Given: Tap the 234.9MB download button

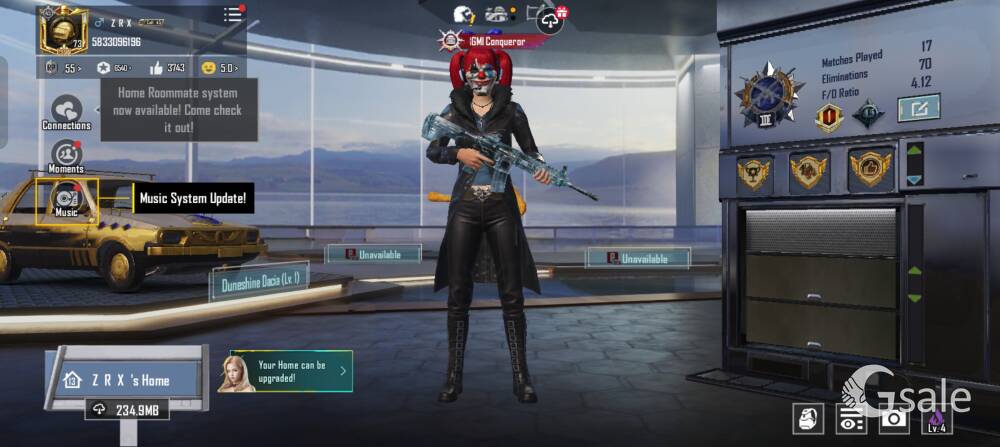Looking at the screenshot, I should (x=126, y=410).
